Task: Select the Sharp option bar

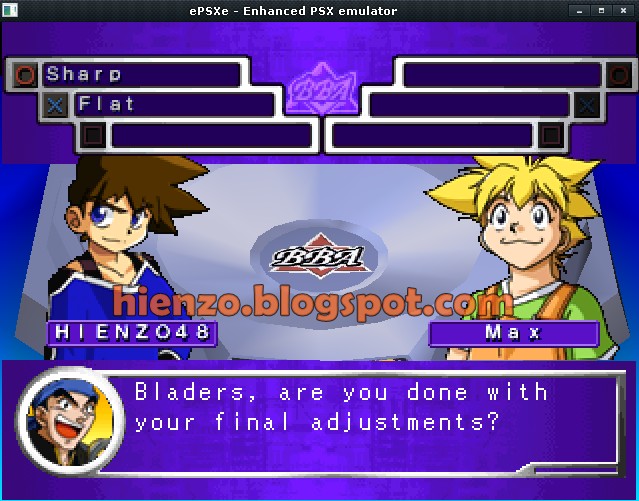Action: click(141, 74)
